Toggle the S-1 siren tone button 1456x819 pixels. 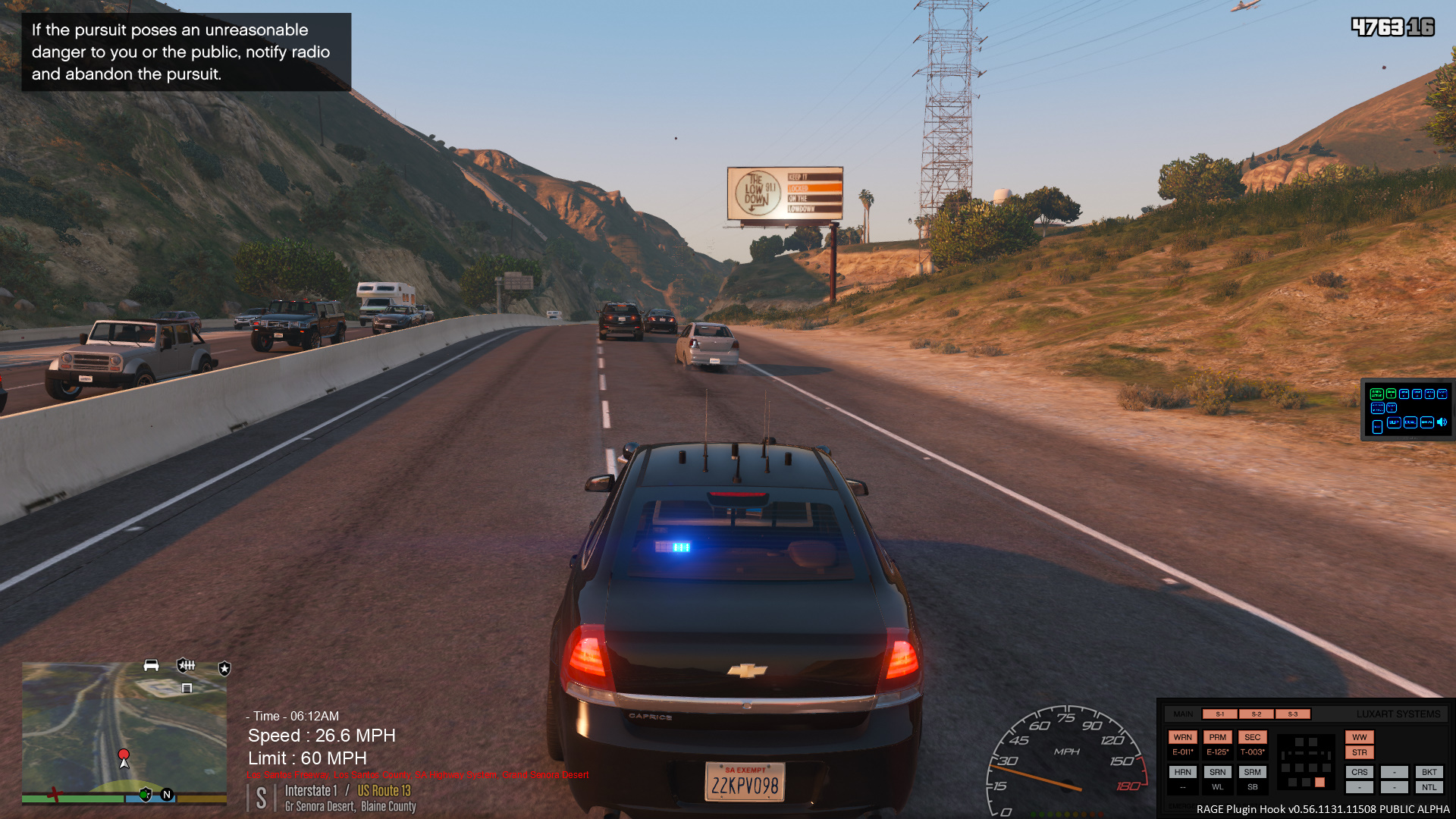tap(1219, 714)
